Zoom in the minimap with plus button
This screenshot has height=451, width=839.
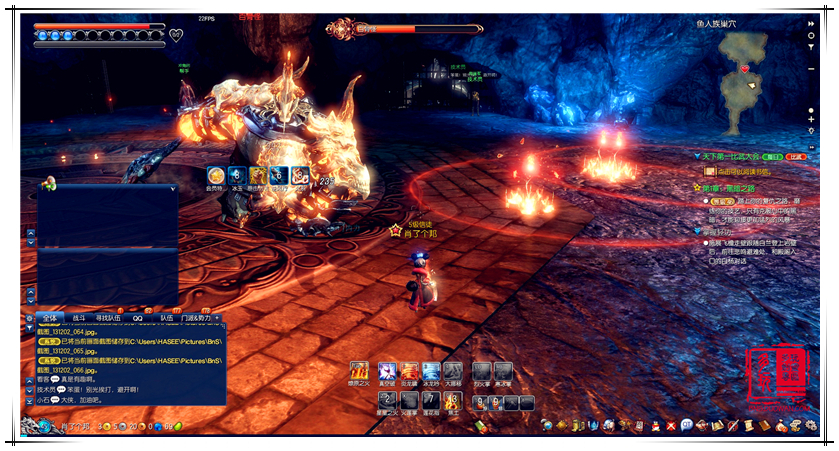pos(811,119)
